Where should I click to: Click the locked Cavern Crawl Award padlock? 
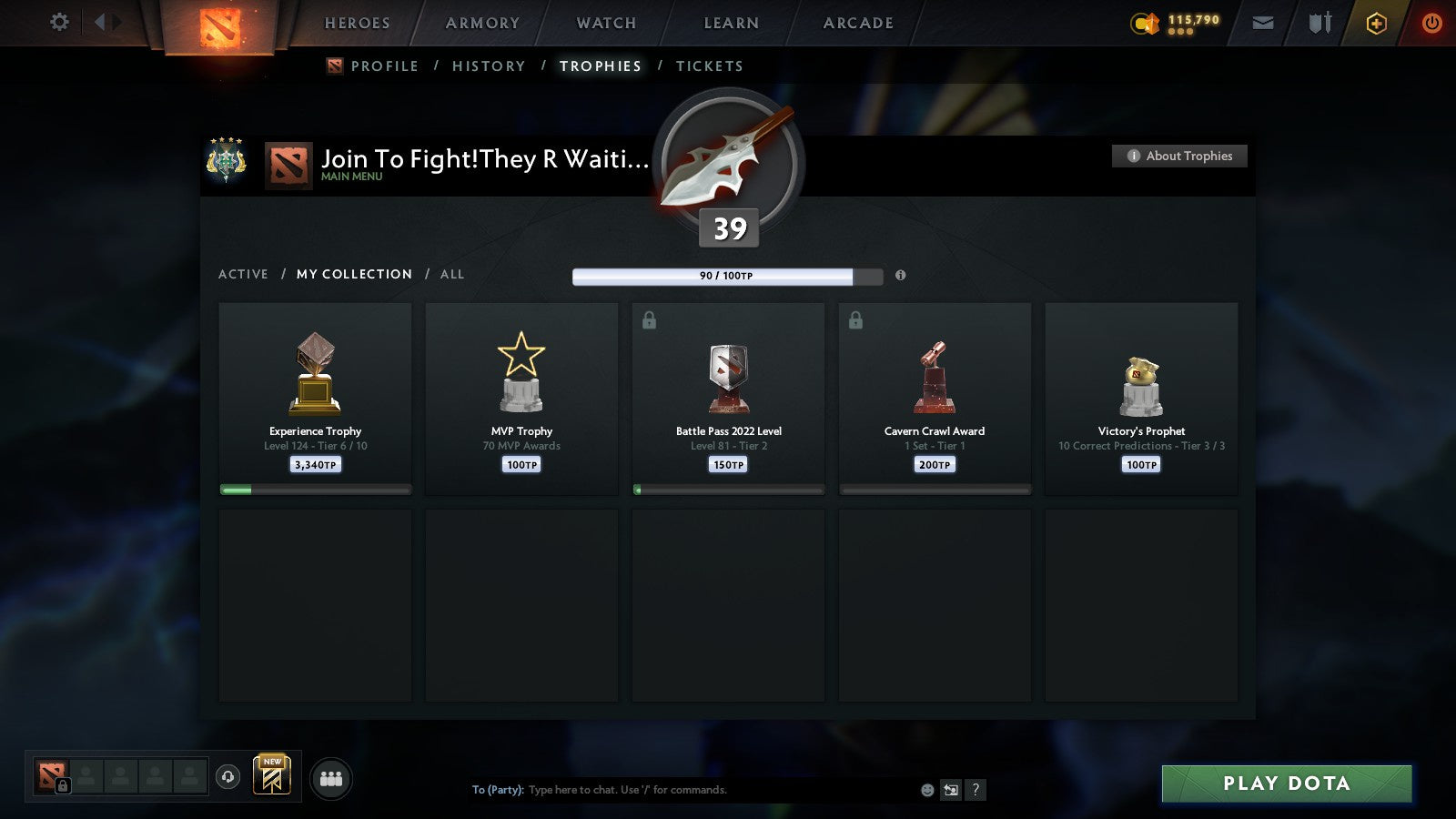pos(856,319)
